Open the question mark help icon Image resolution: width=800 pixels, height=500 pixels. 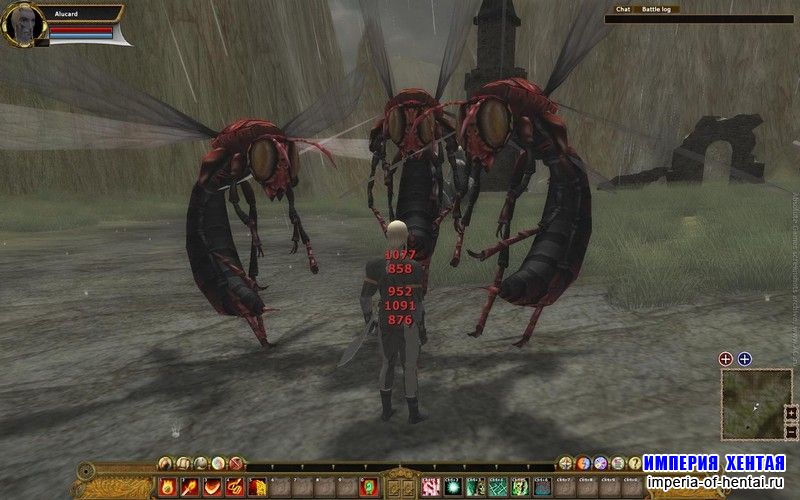coord(635,463)
